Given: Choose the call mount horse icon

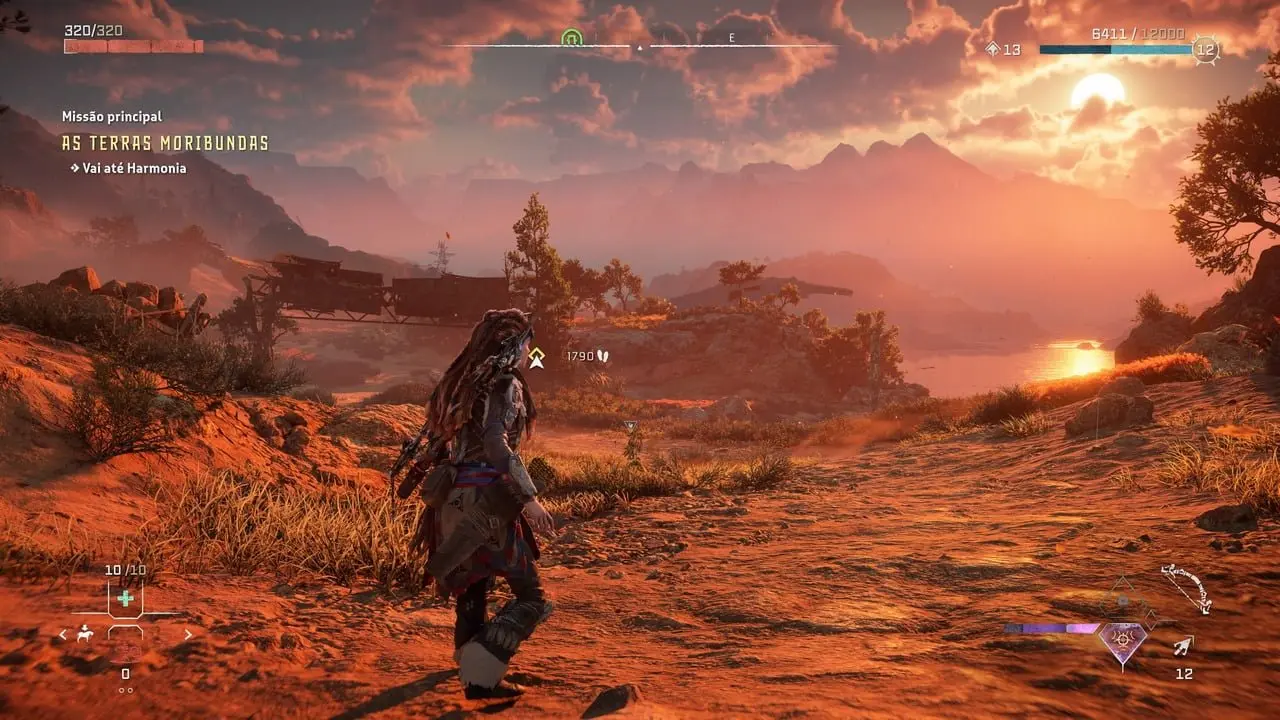Looking at the screenshot, I should pyautogui.click(x=86, y=633).
